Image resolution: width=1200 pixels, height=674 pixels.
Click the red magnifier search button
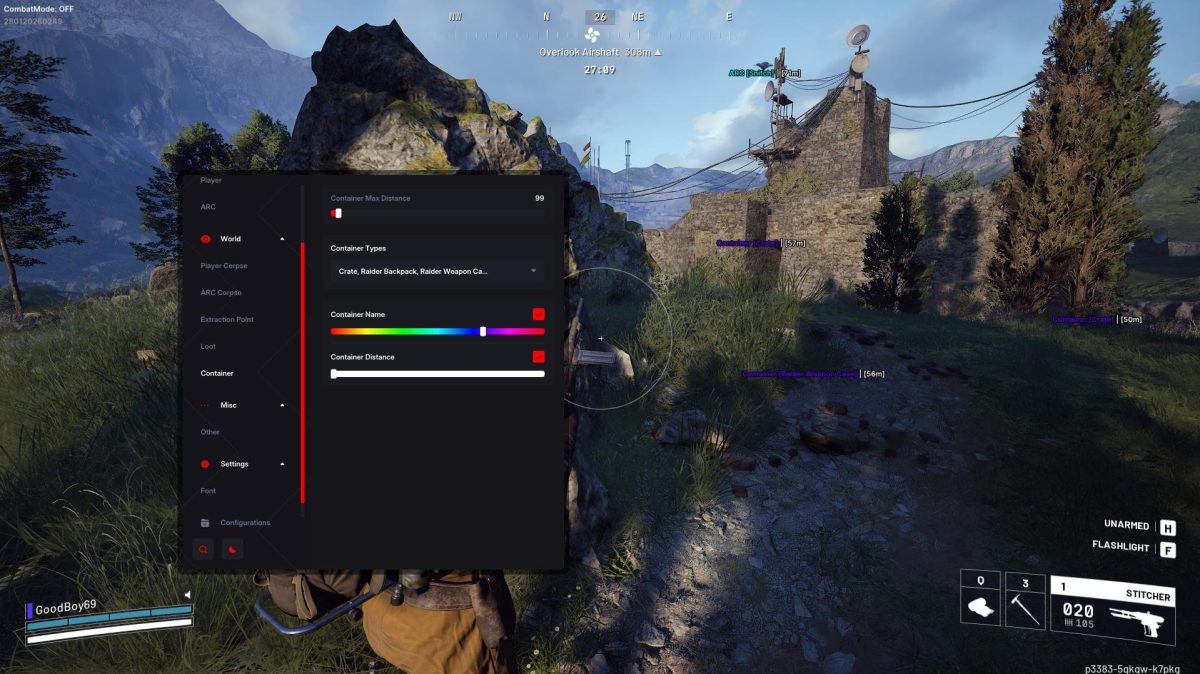[x=204, y=549]
